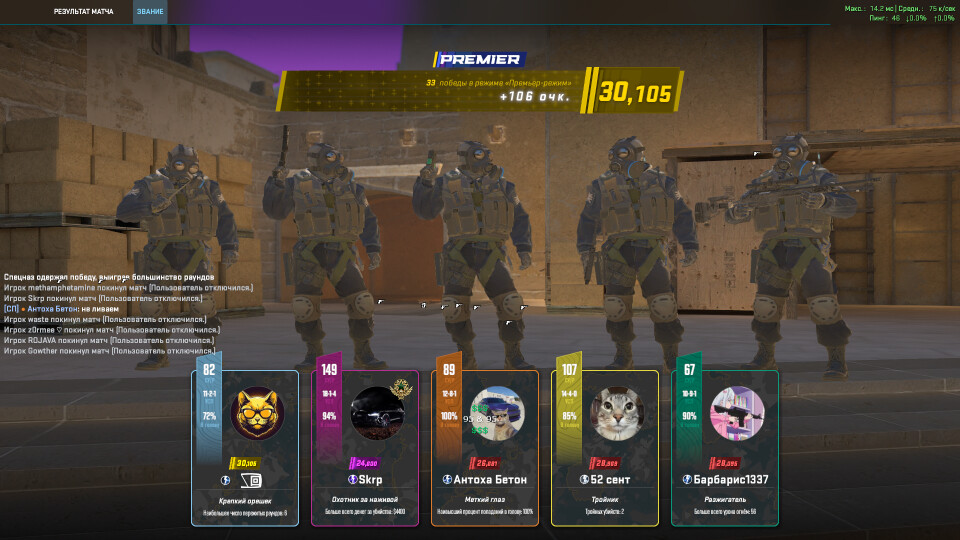Click Антоха Бетон's chat message
The image size is (960, 540).
pyautogui.click(x=68, y=309)
